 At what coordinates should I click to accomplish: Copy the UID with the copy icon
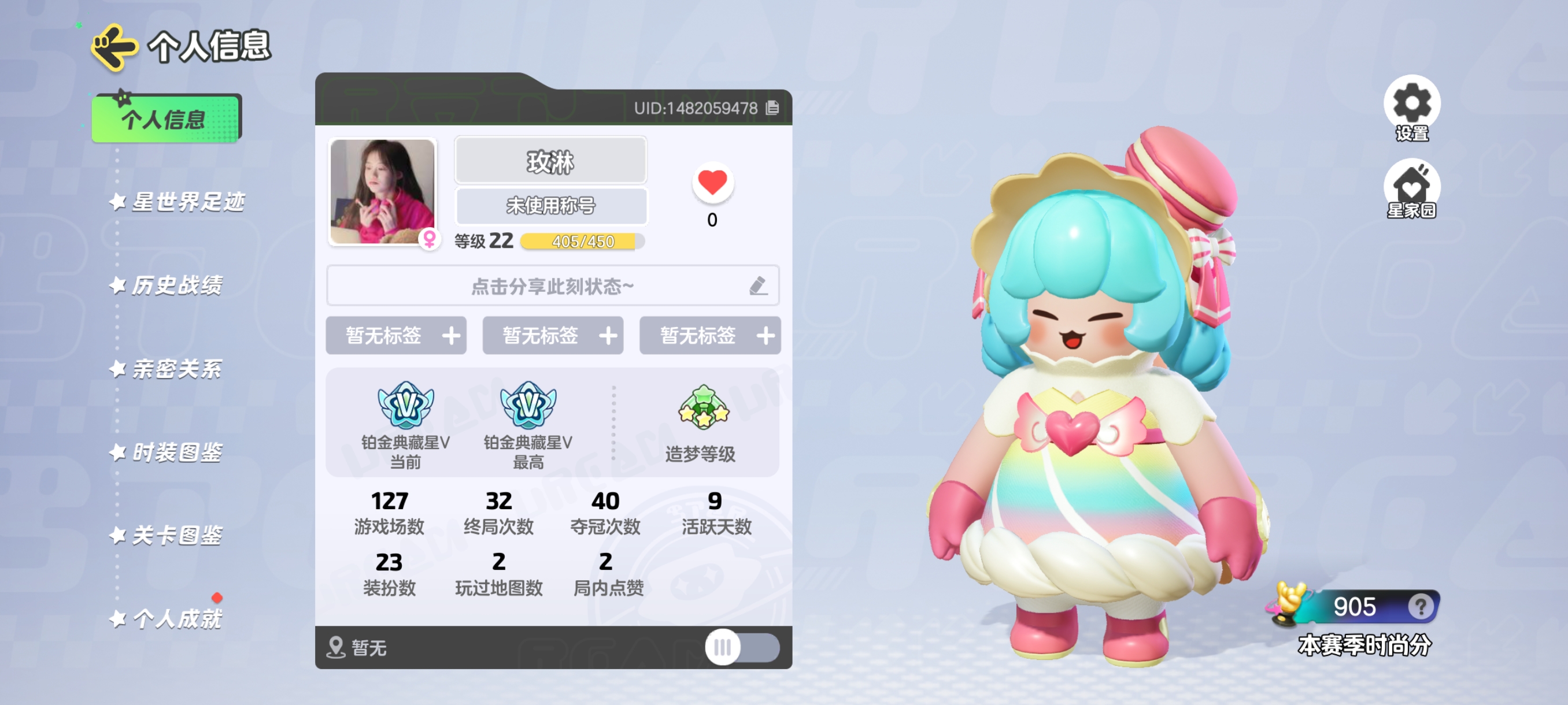(772, 108)
